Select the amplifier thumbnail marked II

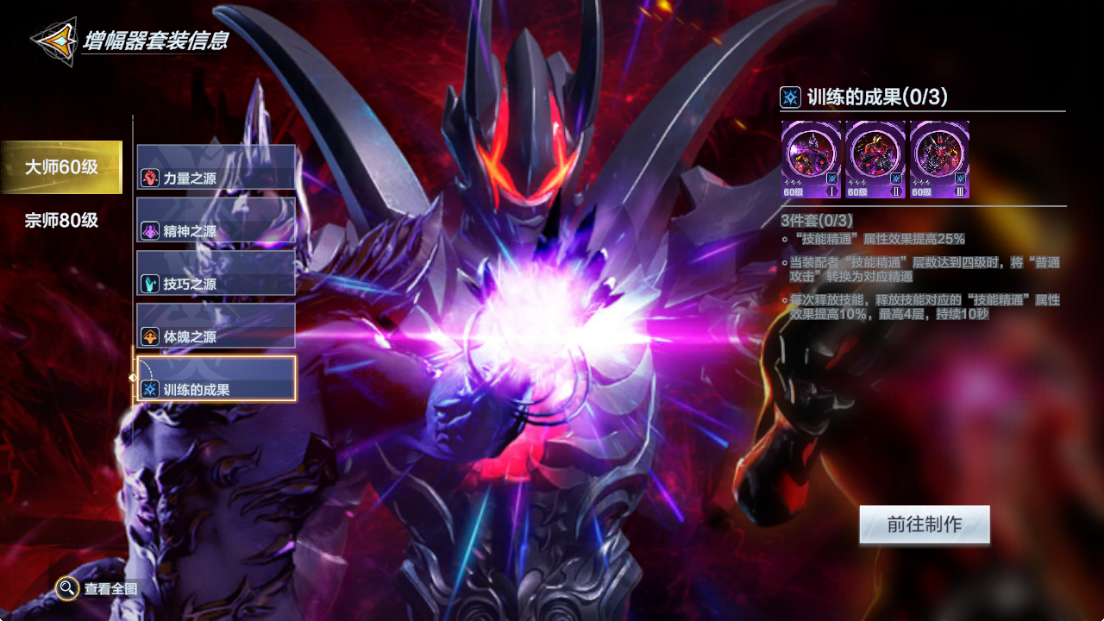click(x=875, y=160)
